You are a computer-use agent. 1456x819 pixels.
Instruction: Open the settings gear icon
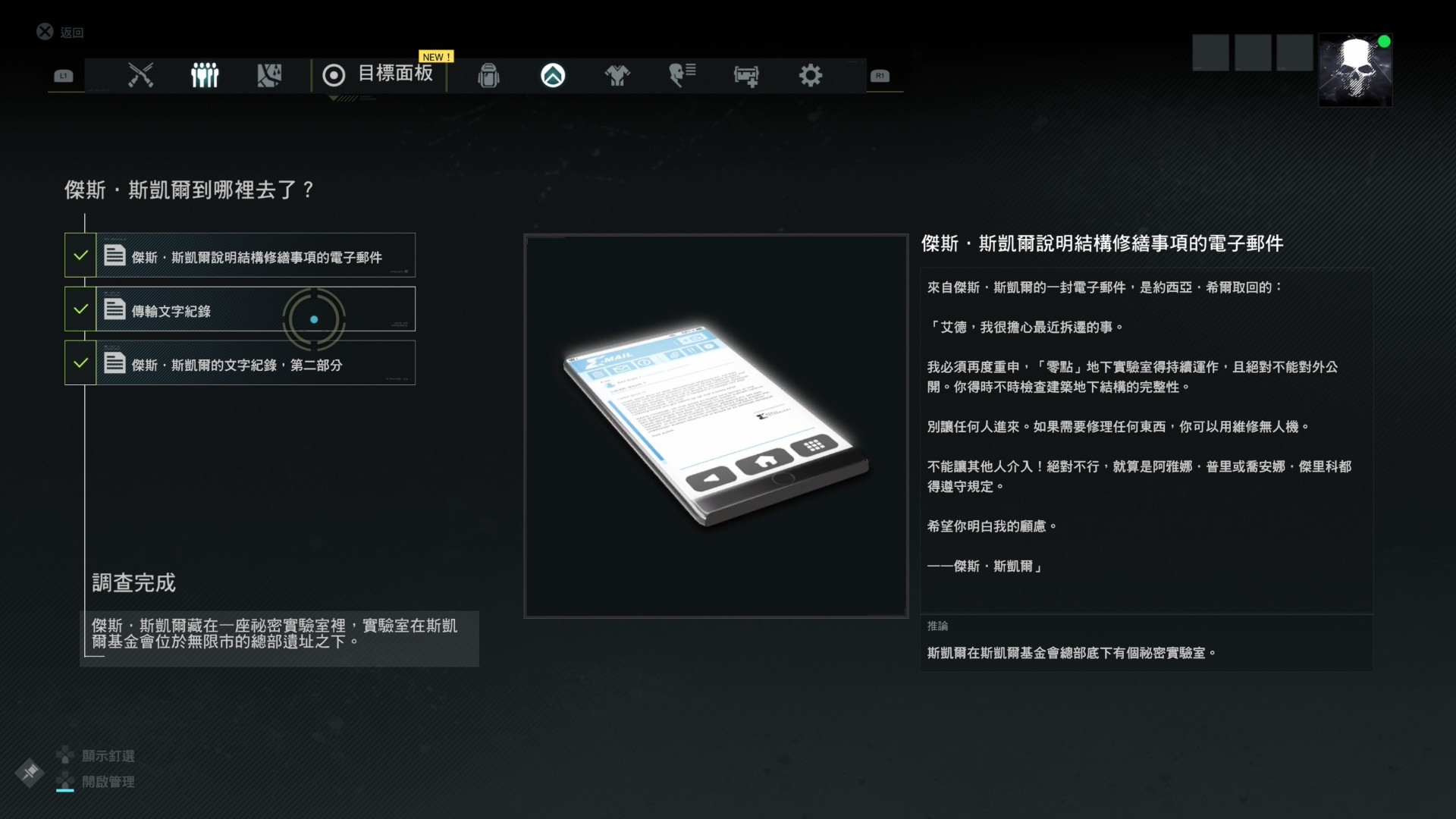coord(811,76)
